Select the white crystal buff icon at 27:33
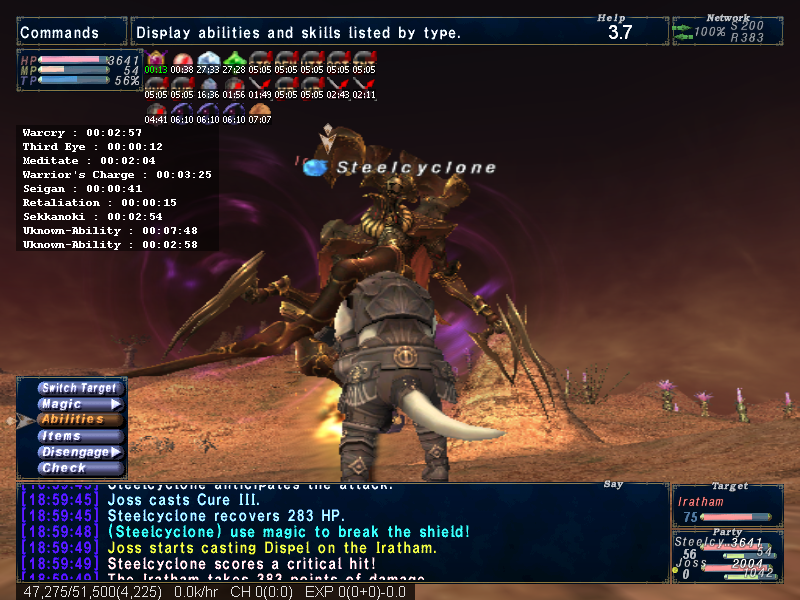This screenshot has height=600, width=800. point(208,59)
